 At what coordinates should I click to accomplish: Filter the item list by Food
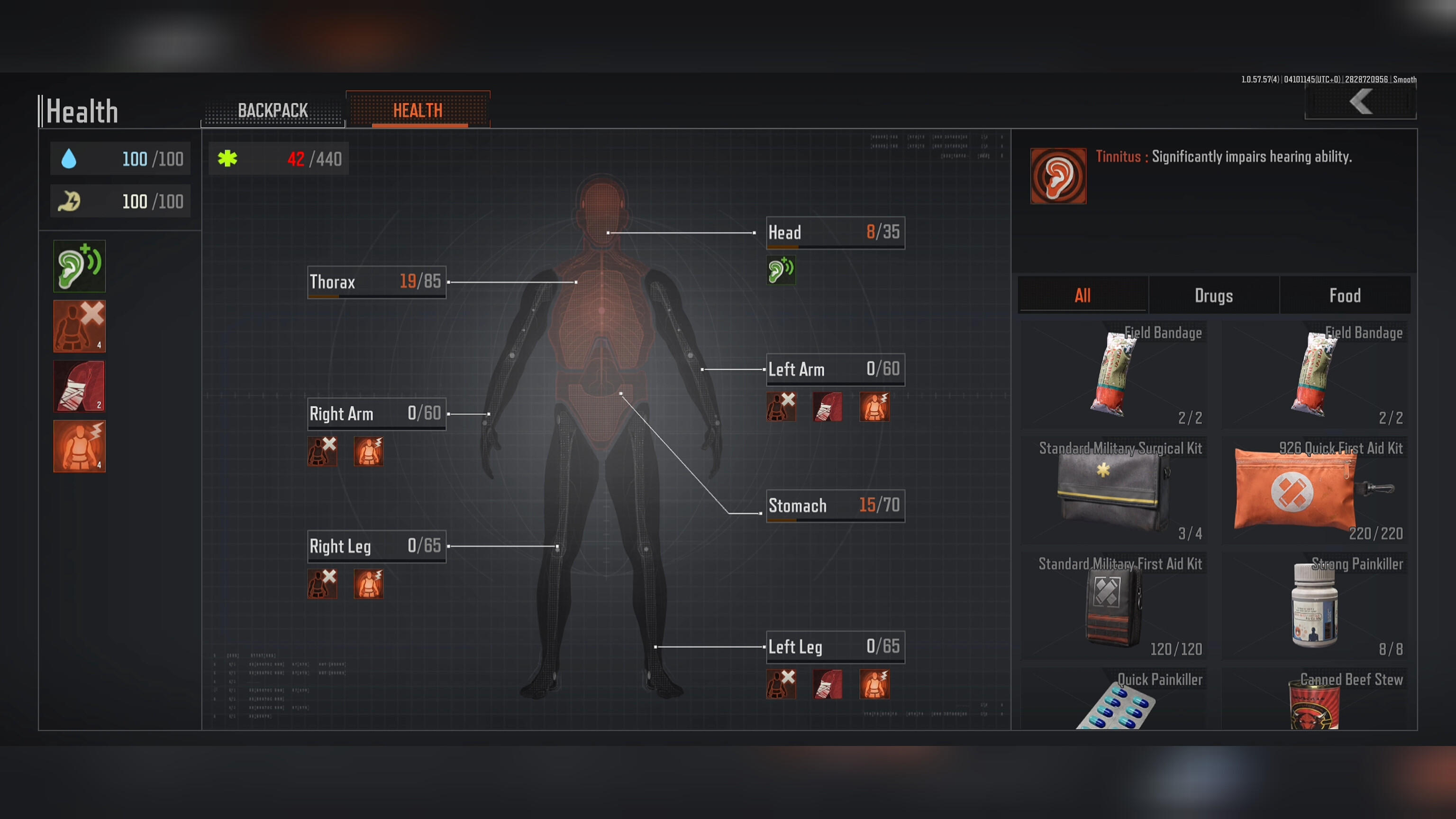pyautogui.click(x=1345, y=295)
